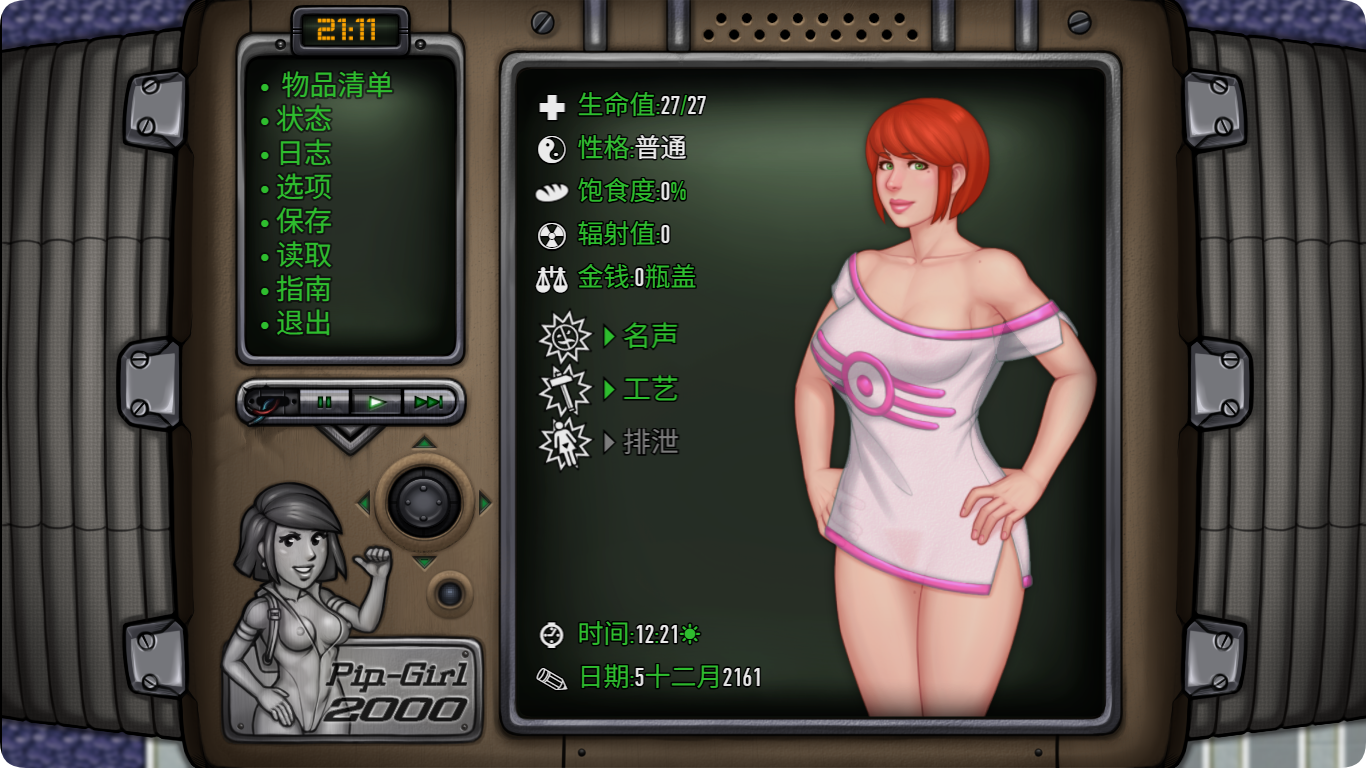Expand the 名声 reputation section
Screen dimensions: 1366x768
point(650,336)
